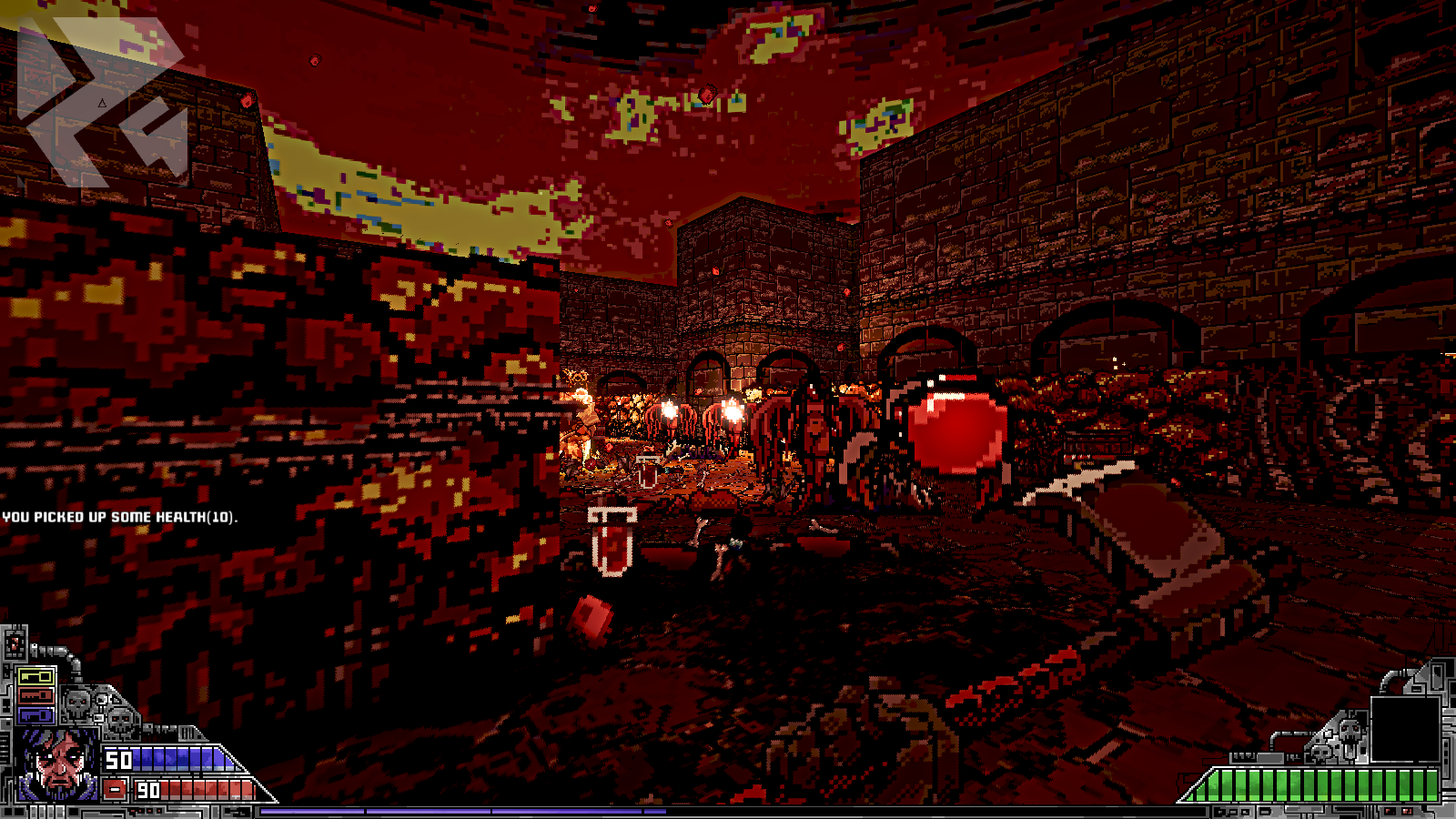Select the smaller right skull icon beside it
The width and height of the screenshot is (1456, 819).
pyautogui.click(x=120, y=722)
